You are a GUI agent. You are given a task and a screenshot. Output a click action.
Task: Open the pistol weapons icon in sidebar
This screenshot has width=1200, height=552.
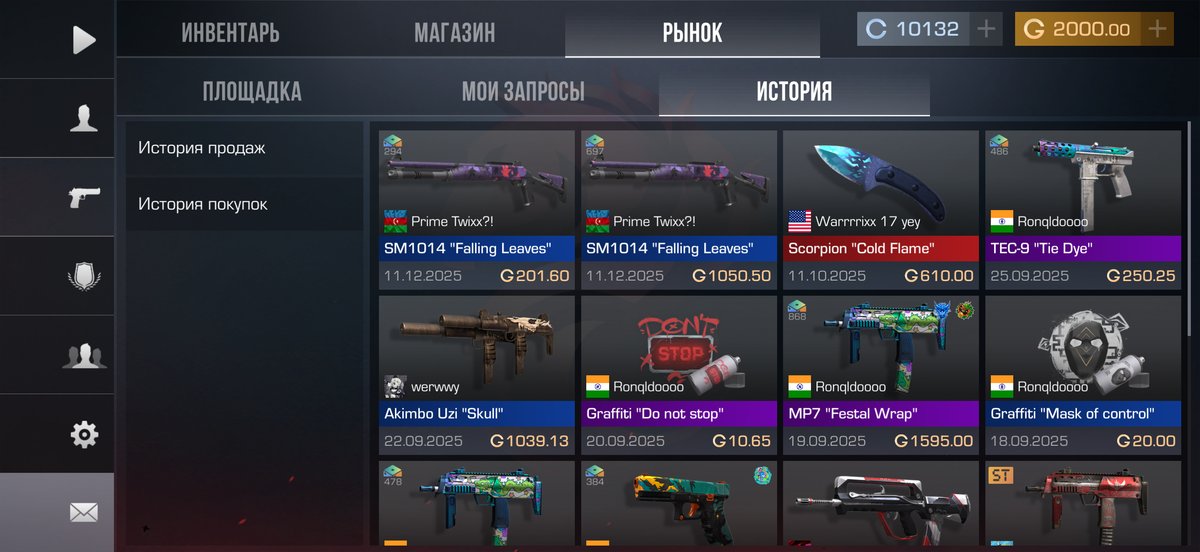[84, 197]
